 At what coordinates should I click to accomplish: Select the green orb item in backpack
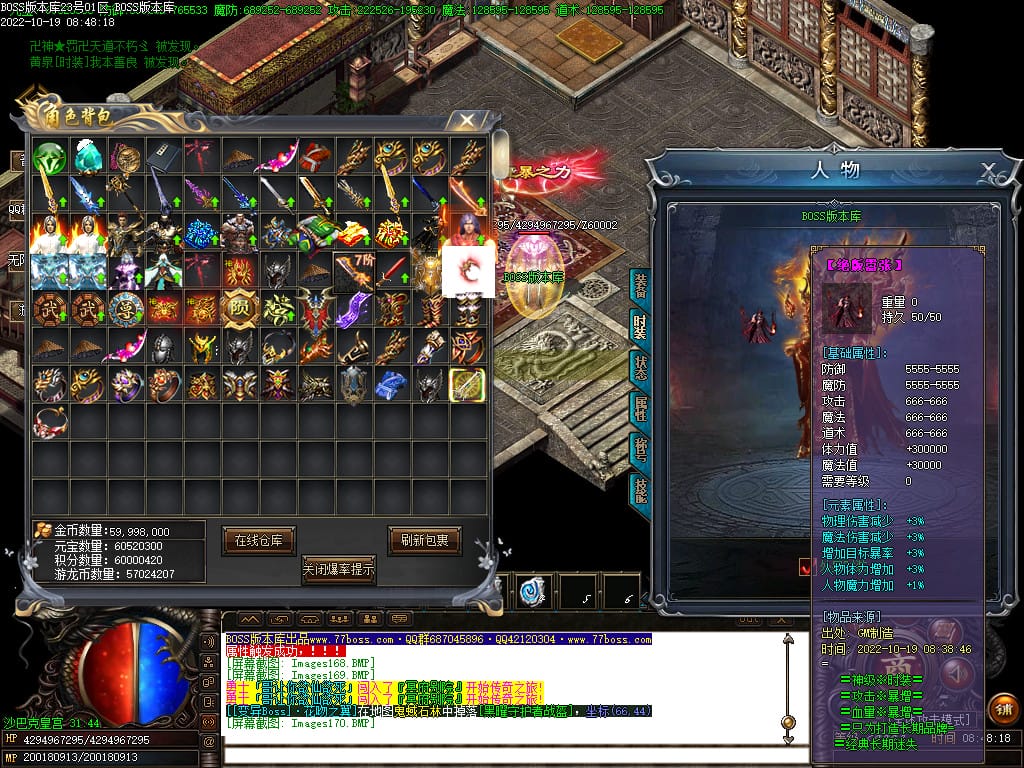pyautogui.click(x=49, y=158)
